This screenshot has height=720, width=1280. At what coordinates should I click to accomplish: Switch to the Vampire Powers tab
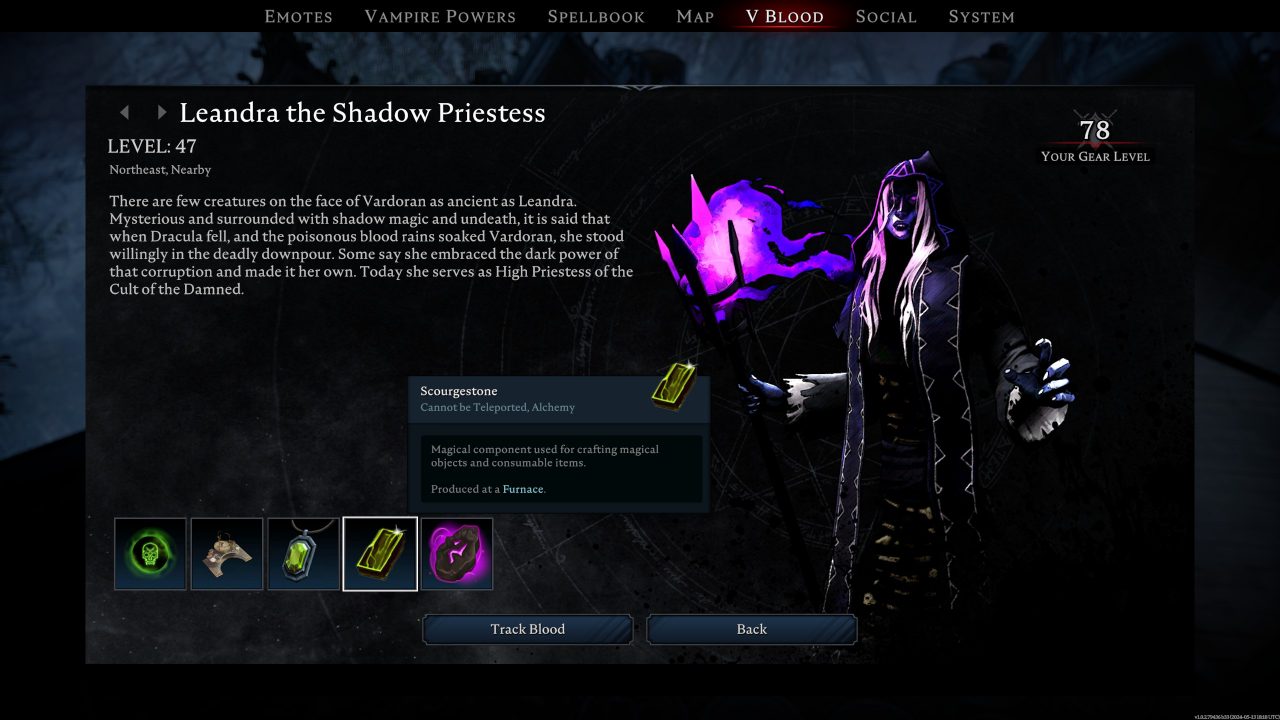click(x=440, y=16)
